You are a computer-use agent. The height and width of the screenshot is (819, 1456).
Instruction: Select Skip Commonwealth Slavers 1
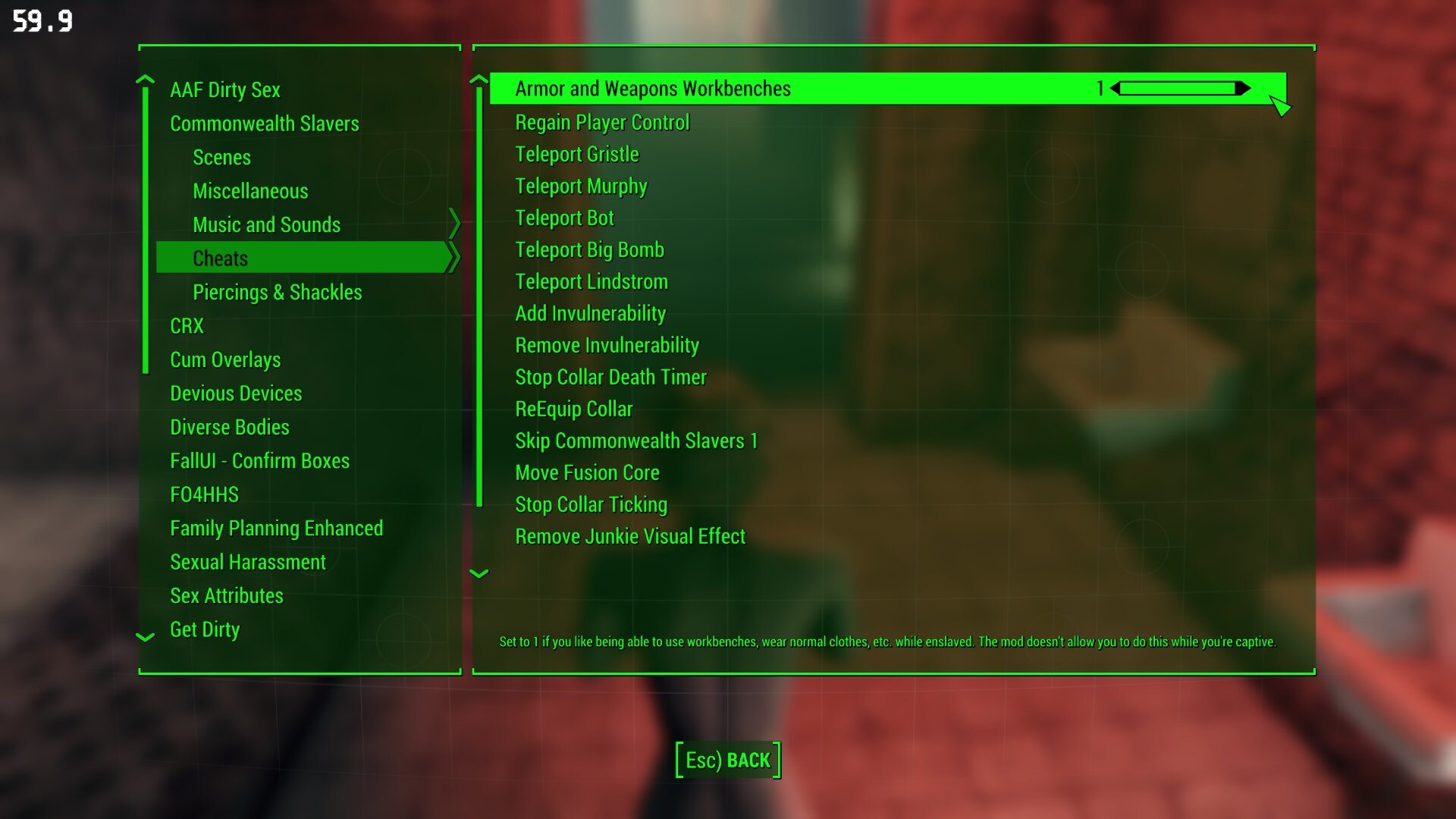pyautogui.click(x=635, y=441)
